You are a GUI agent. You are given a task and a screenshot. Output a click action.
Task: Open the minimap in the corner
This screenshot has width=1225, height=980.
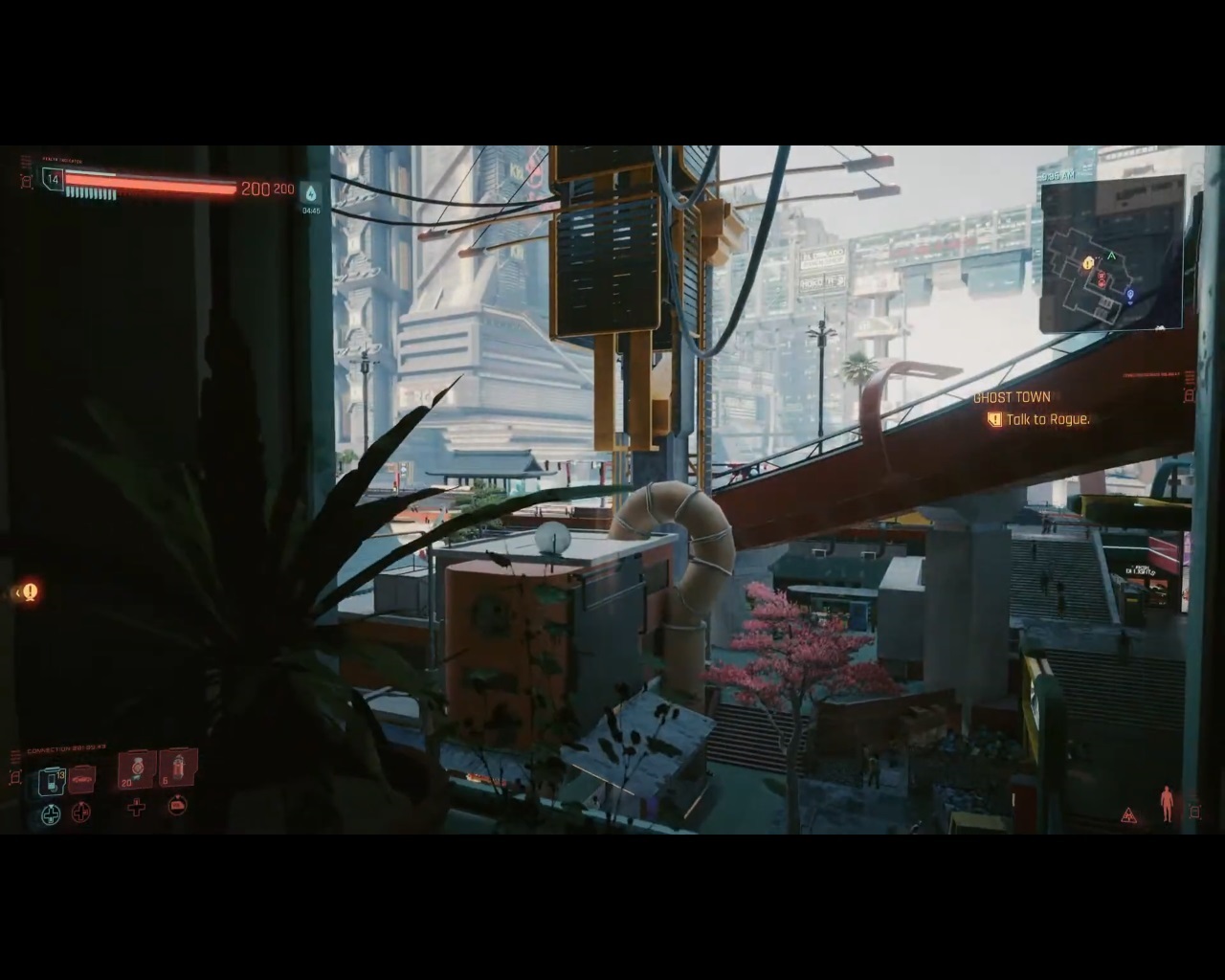1112,255
